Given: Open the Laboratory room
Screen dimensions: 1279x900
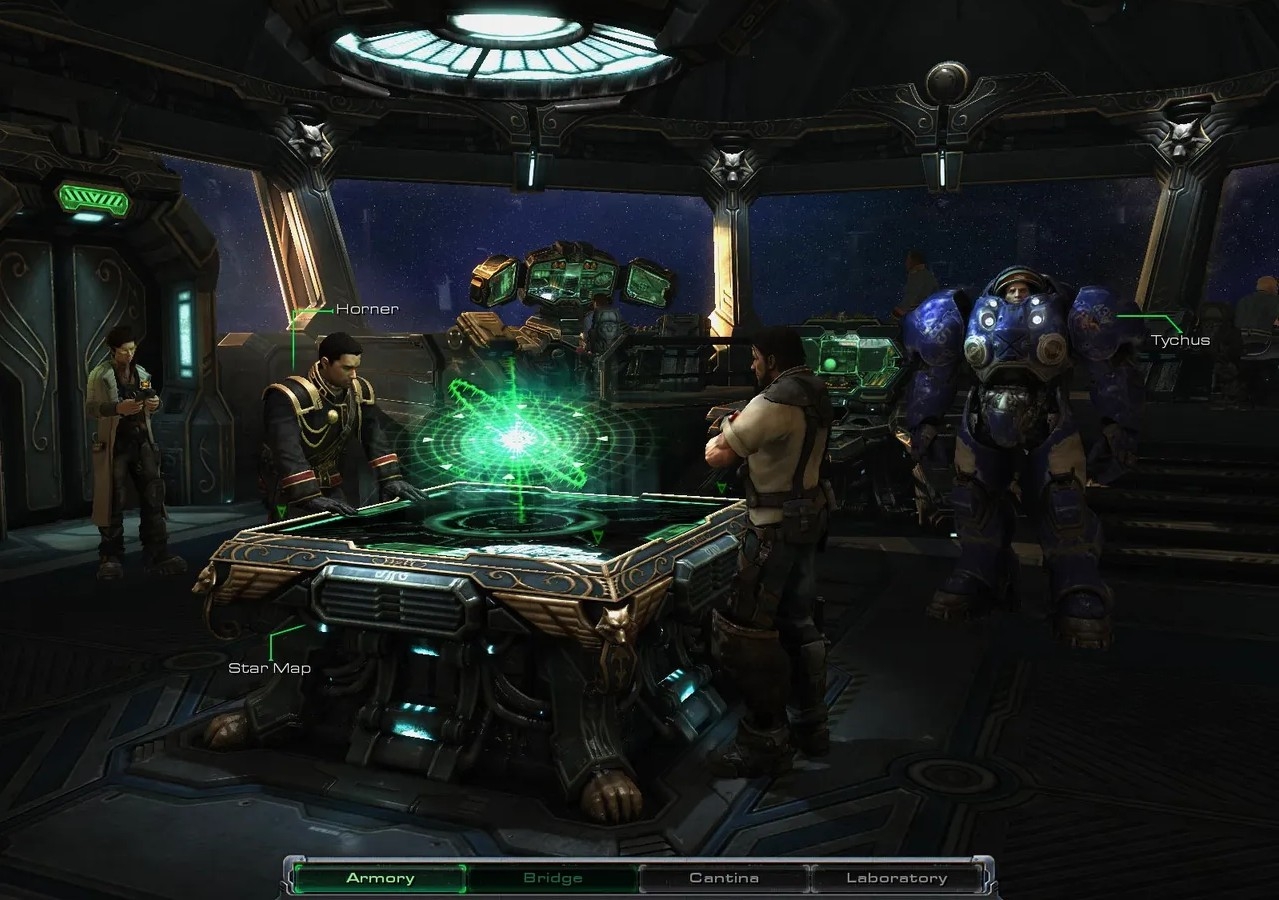Looking at the screenshot, I should (x=896, y=878).
